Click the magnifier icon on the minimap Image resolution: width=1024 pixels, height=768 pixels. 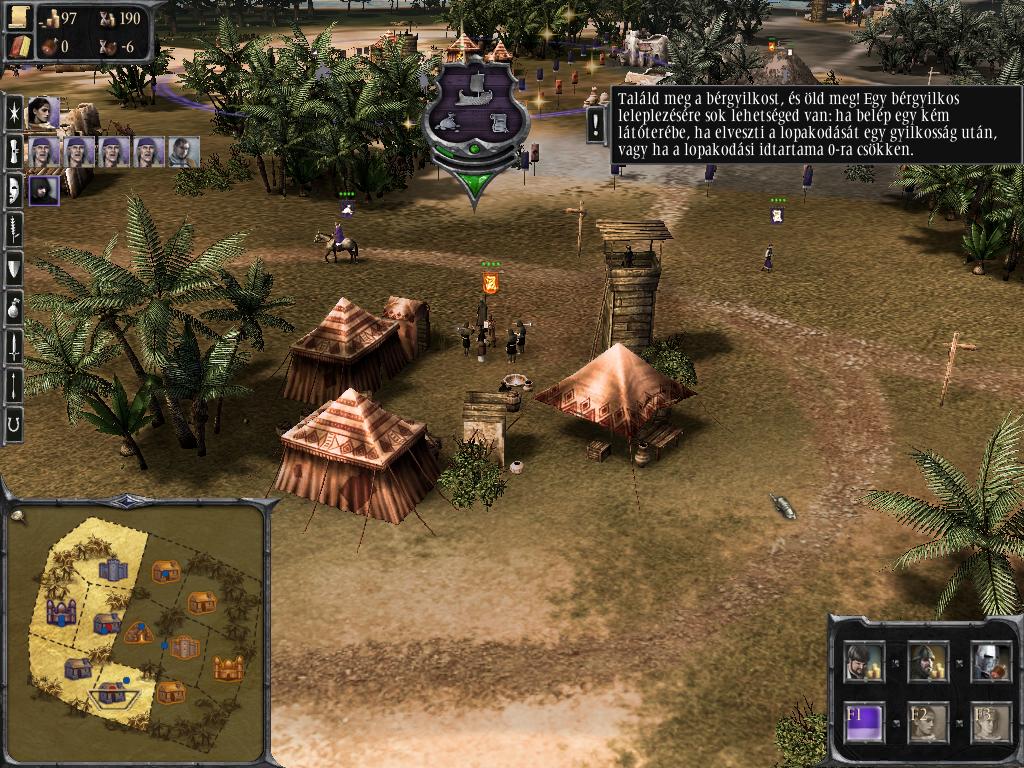tap(17, 516)
